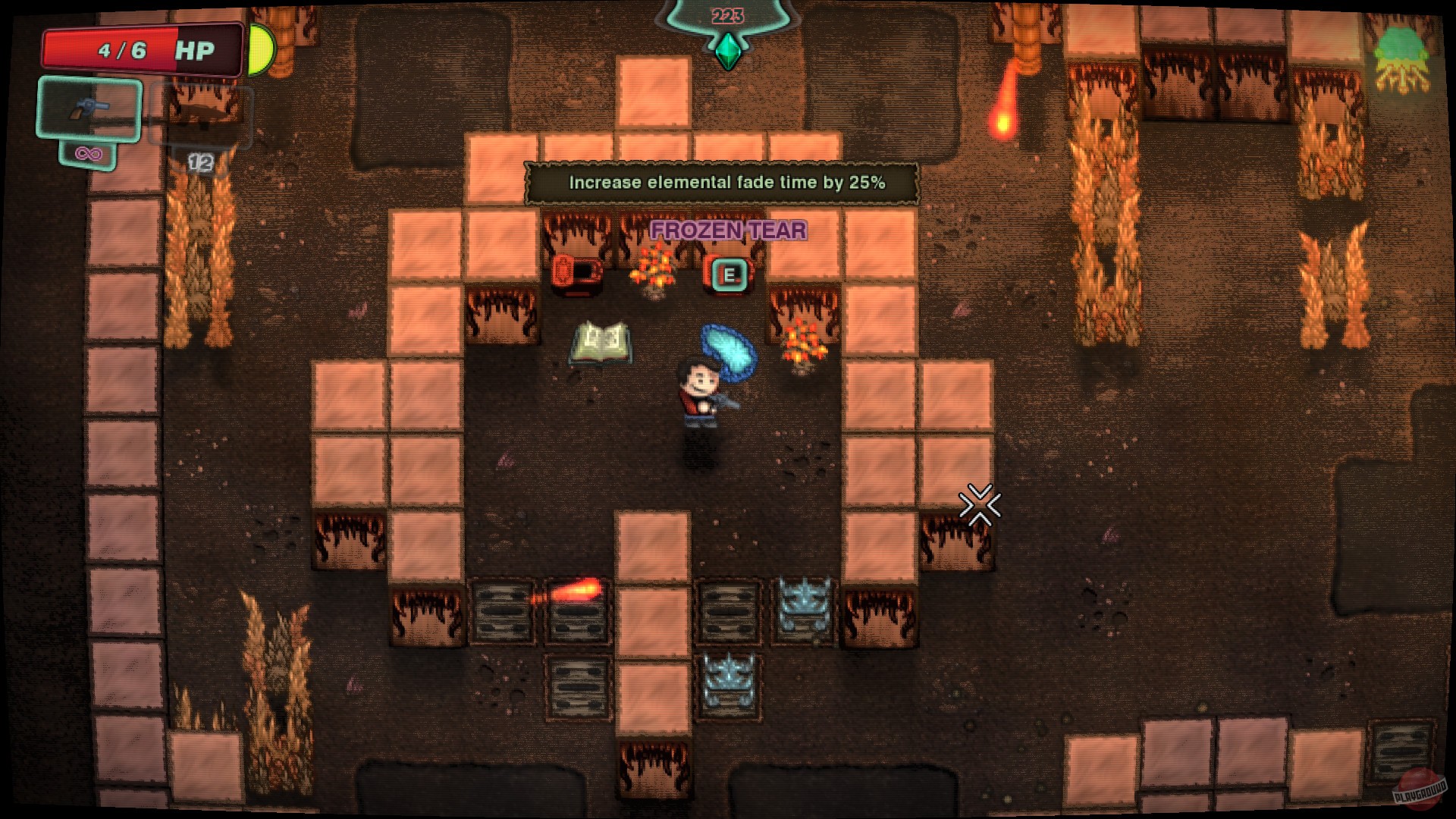Click the infinity ammo indicator
1456x819 pixels.
click(x=89, y=152)
